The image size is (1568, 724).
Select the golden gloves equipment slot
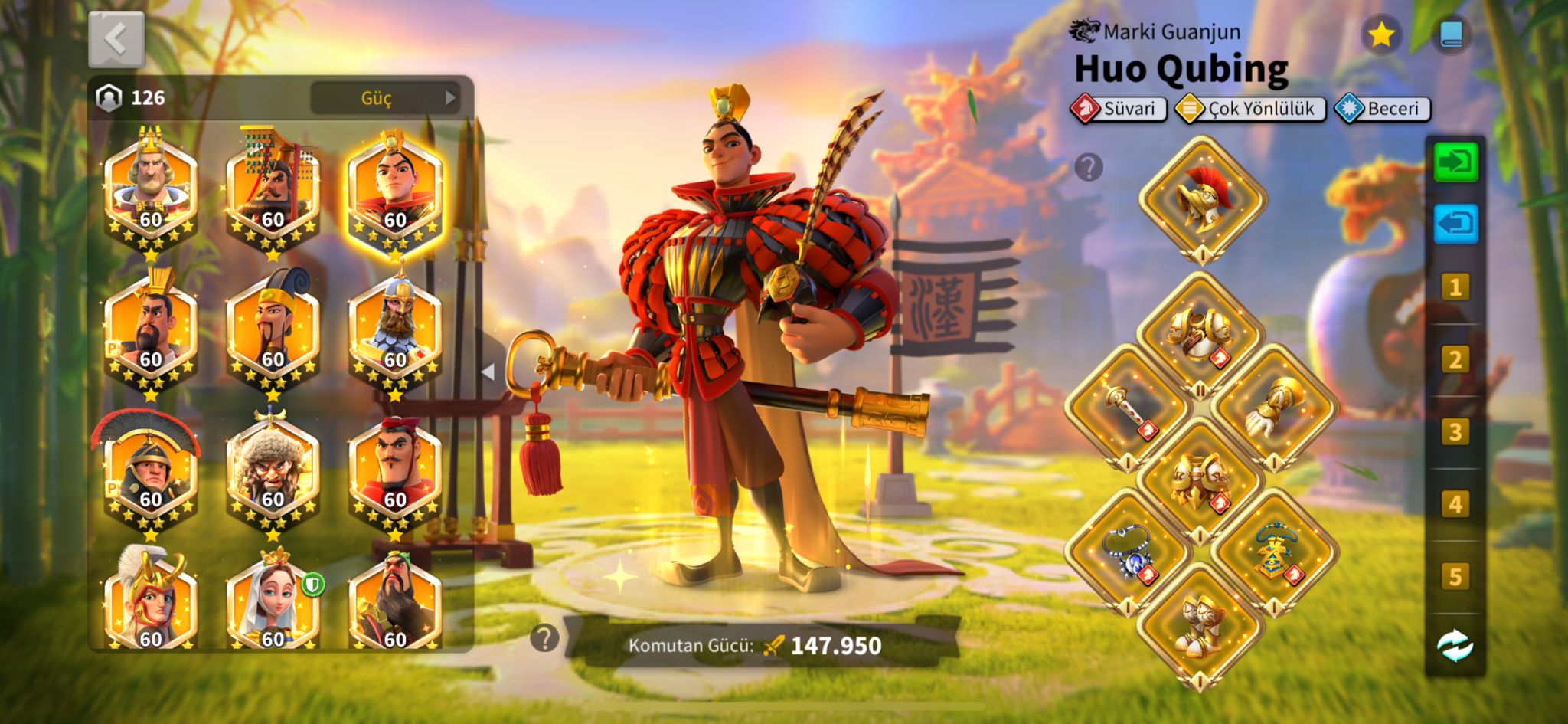tap(1274, 408)
